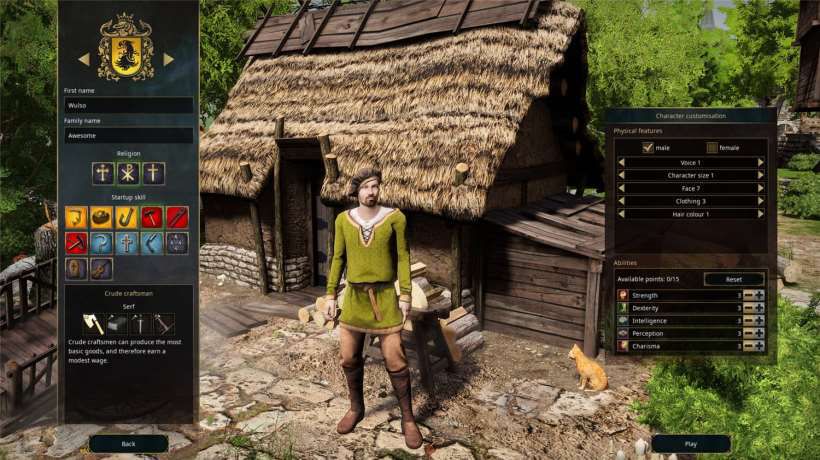Choose the Chi-Rho religion symbol
Viewport: 820px width, 460px height.
[x=128, y=173]
